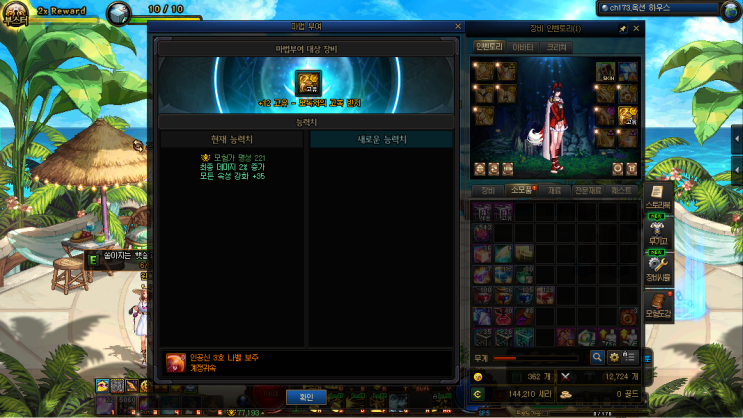Open the 아바타 tab
743x418 pixels.
tap(522, 46)
